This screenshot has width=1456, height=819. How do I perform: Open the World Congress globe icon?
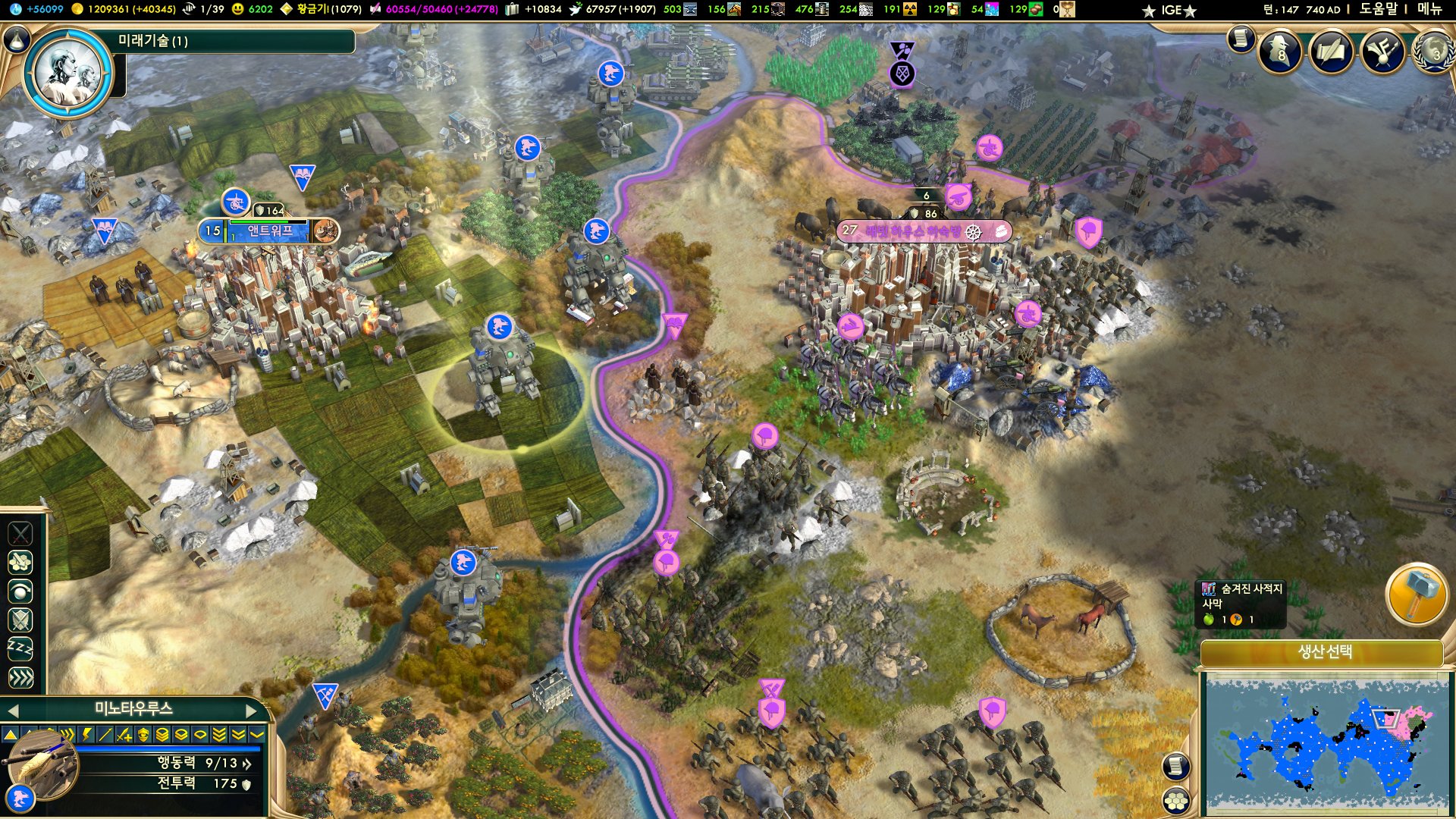(1433, 52)
